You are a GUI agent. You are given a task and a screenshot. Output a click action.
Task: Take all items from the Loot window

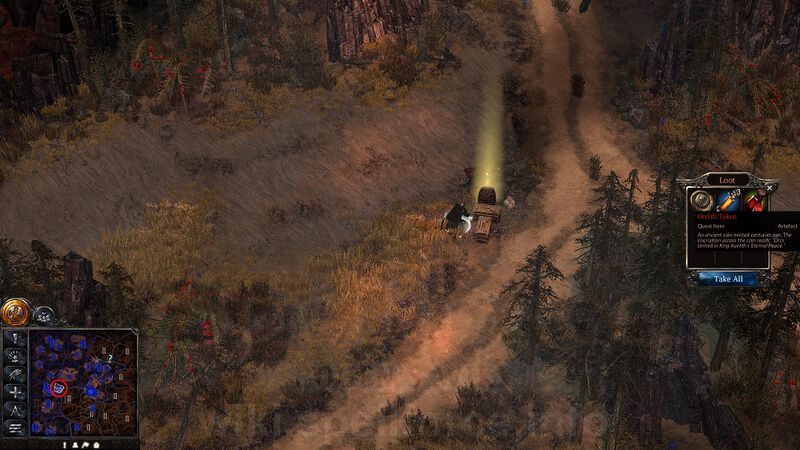coord(727,279)
